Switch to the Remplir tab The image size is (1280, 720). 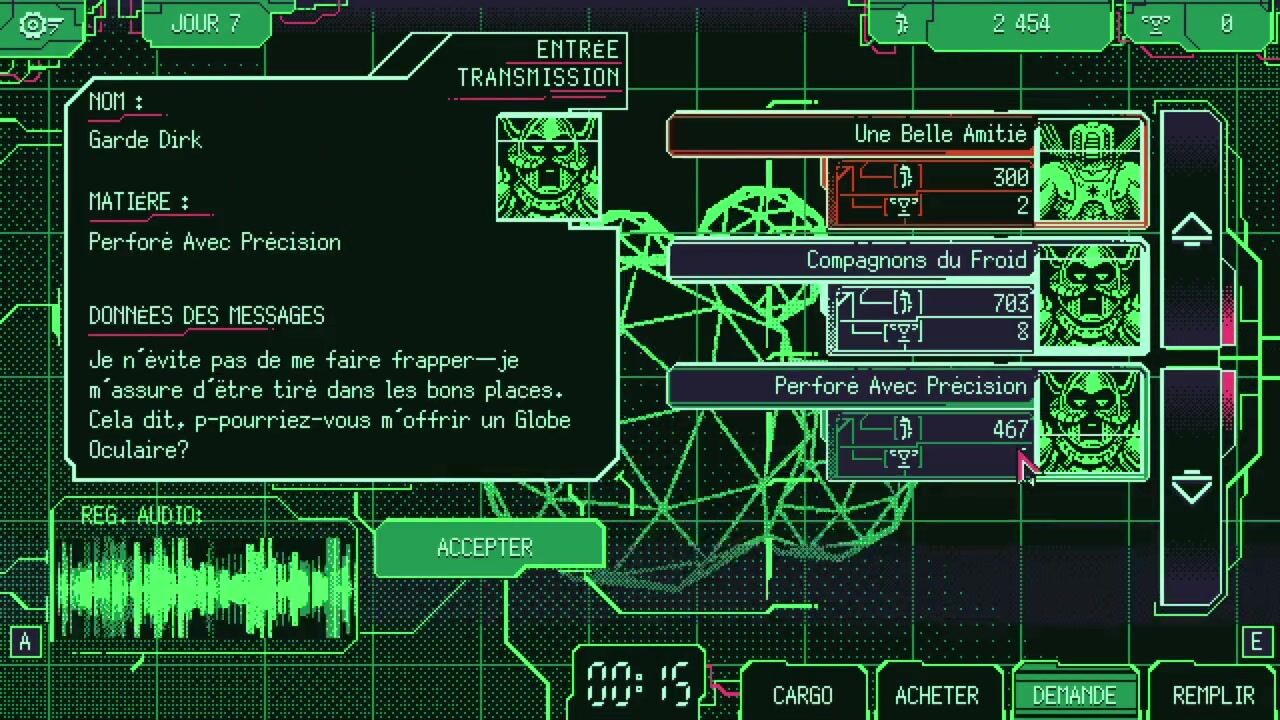pos(1212,695)
